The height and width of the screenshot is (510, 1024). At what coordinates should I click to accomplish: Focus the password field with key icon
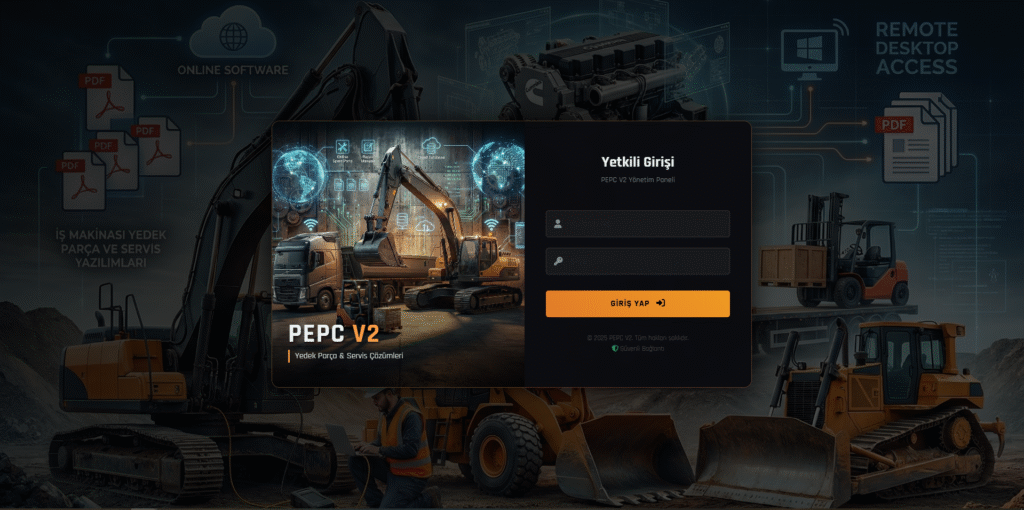point(638,261)
